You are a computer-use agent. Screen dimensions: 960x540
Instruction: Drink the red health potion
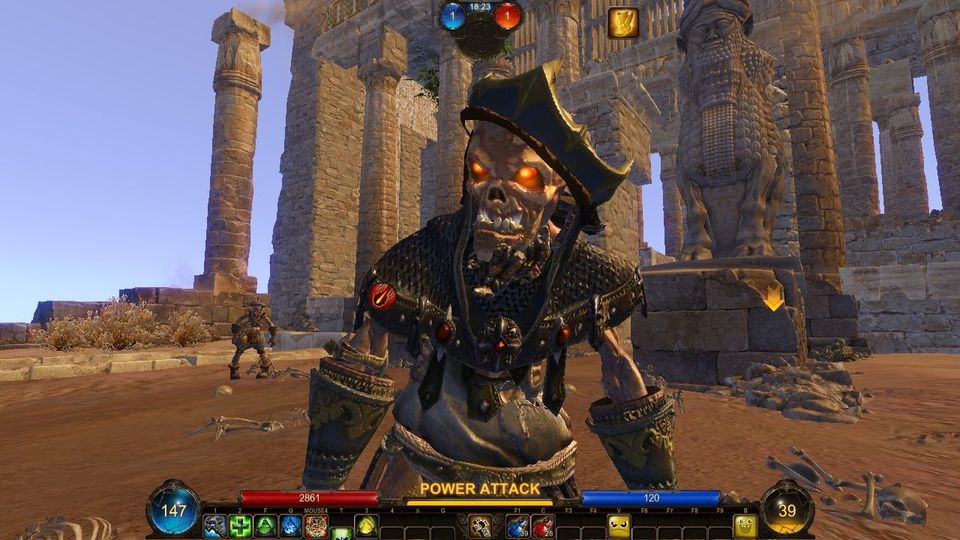pyautogui.click(x=543, y=526)
